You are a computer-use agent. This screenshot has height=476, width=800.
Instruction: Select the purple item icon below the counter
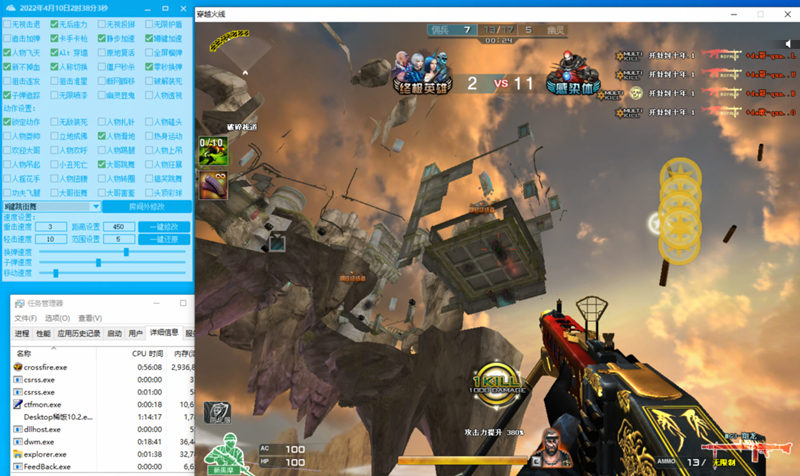[211, 184]
